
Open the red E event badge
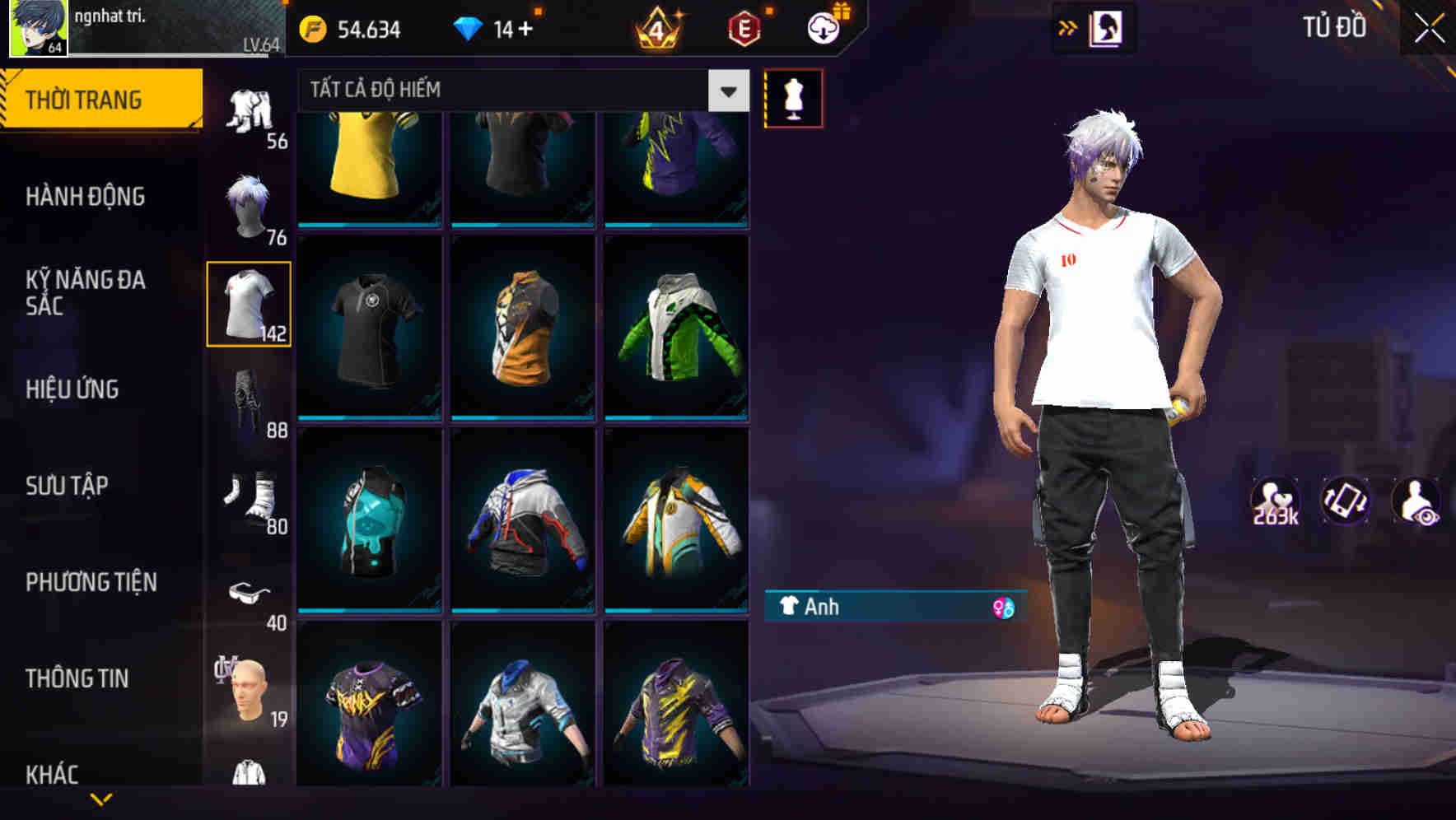tap(740, 27)
